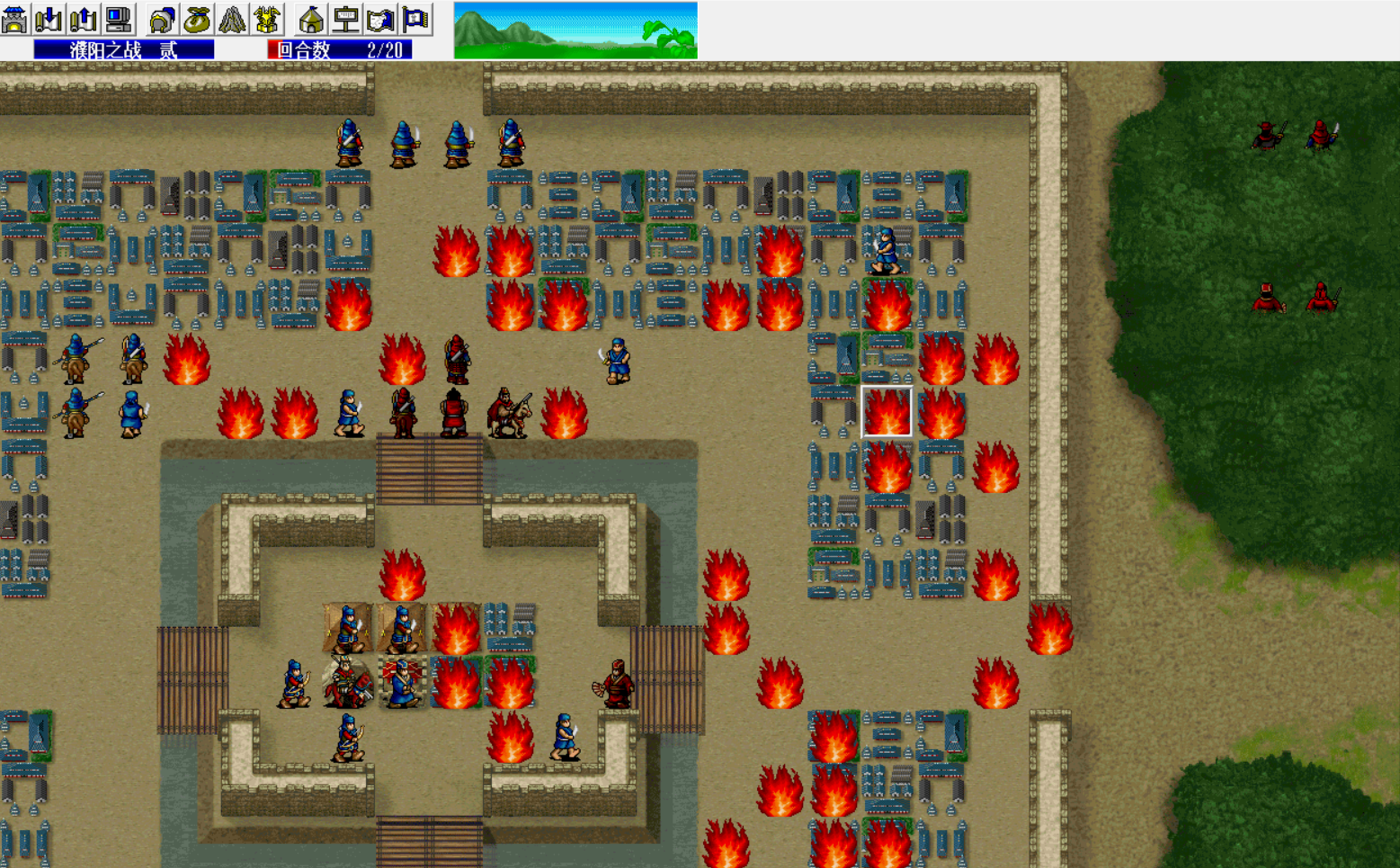
Task: Open the money bag items icon
Action: pos(197,18)
